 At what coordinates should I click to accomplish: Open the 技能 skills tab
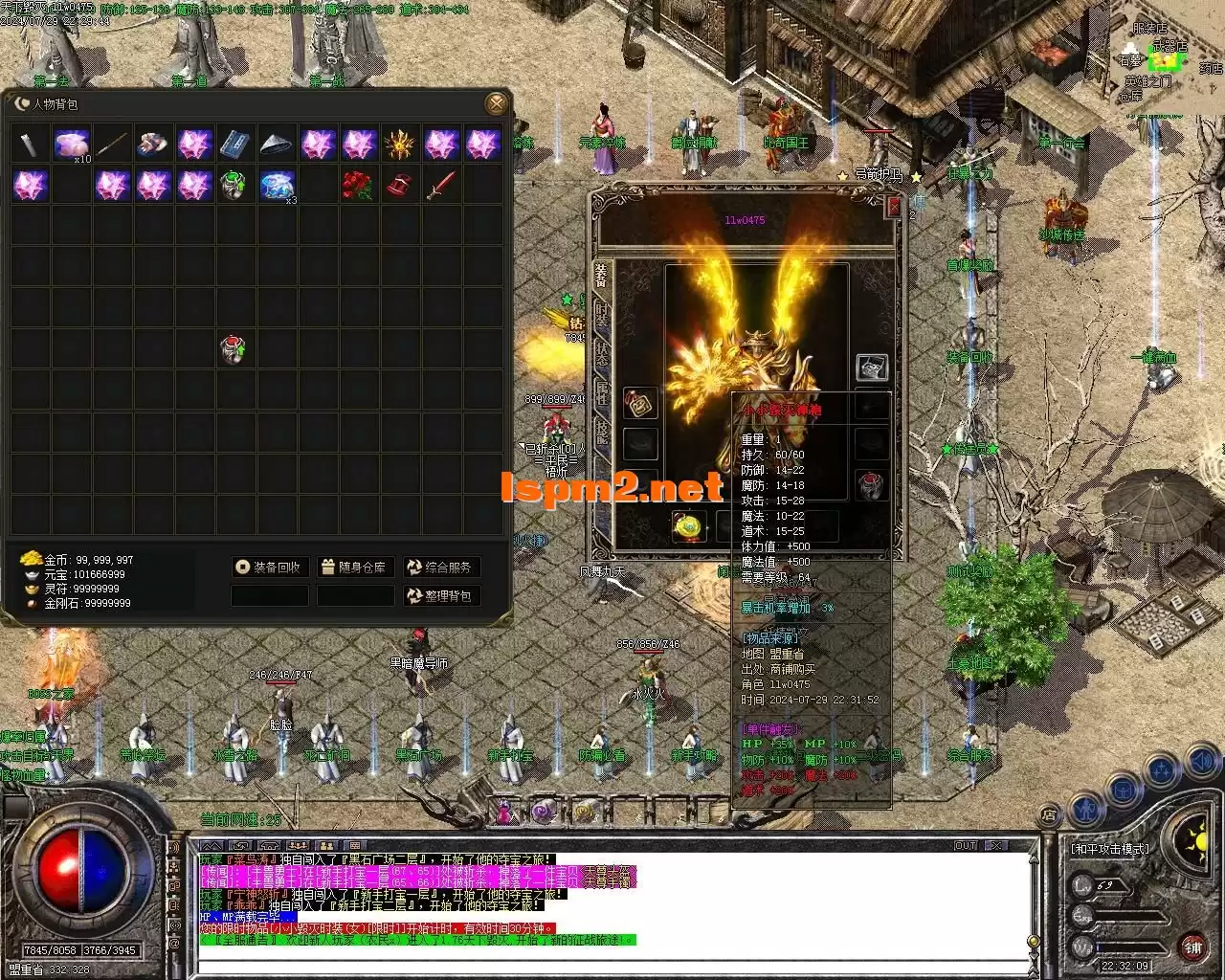602,433
